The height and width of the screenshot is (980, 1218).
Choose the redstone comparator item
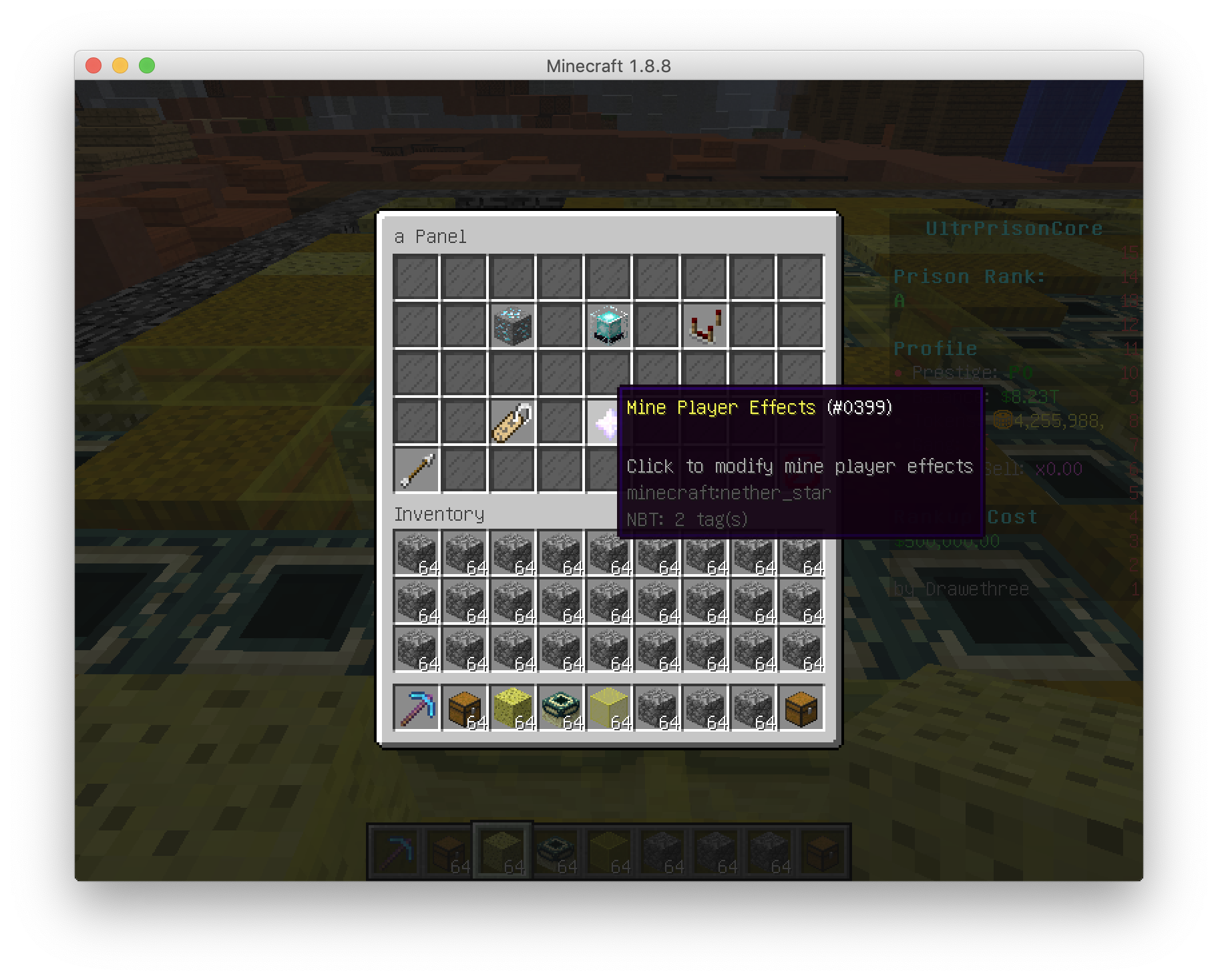pos(704,326)
